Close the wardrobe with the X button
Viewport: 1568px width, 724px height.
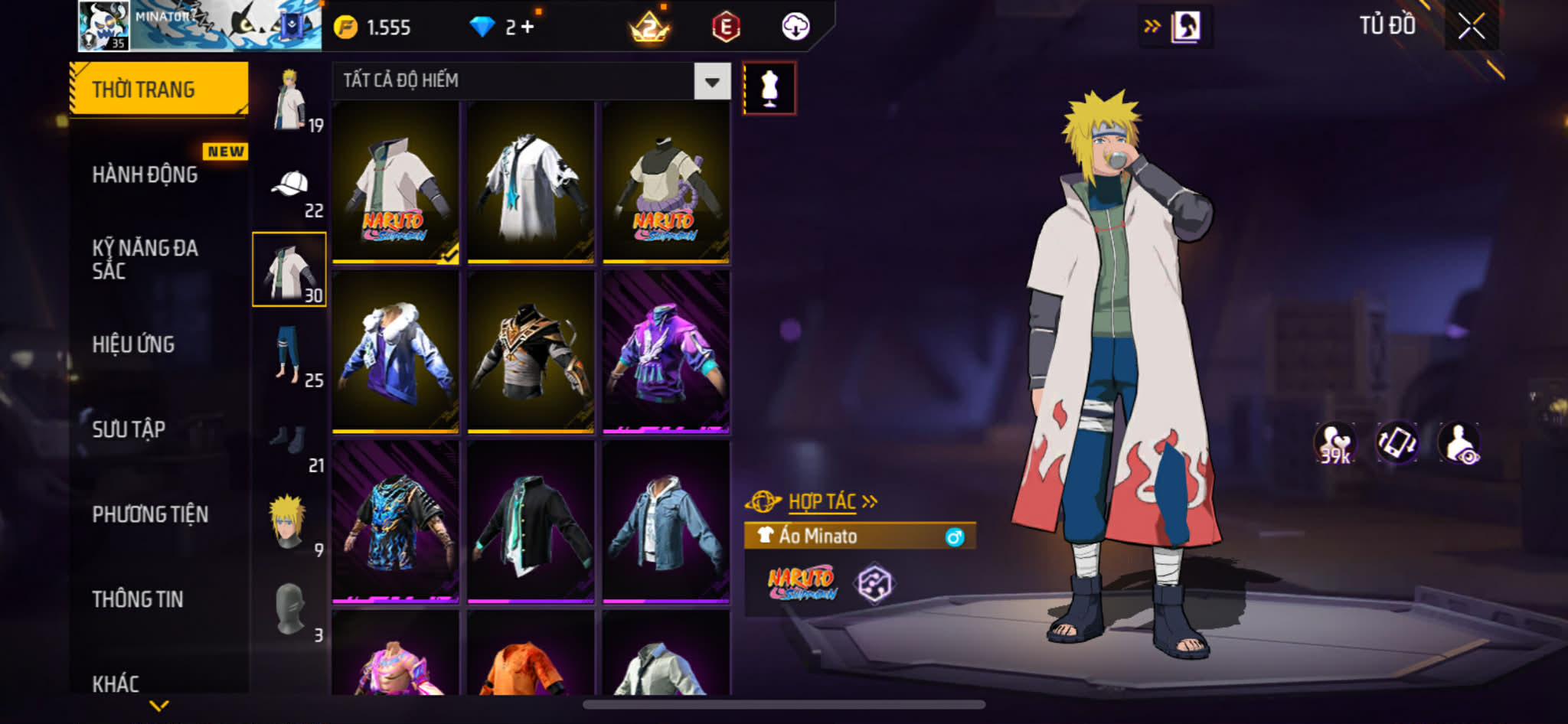pos(1471,27)
